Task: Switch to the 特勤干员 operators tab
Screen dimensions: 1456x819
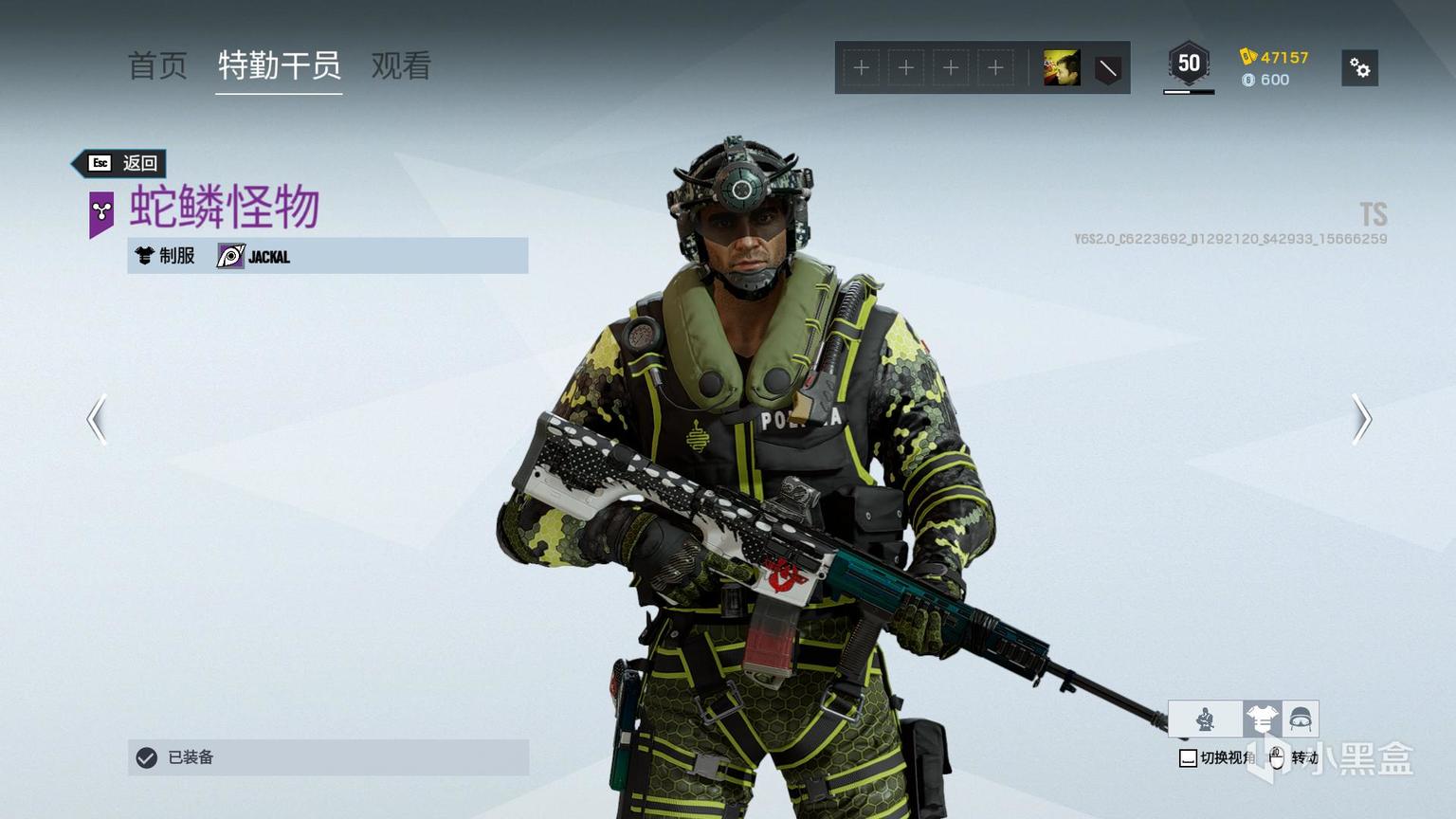Action: pyautogui.click(x=279, y=65)
